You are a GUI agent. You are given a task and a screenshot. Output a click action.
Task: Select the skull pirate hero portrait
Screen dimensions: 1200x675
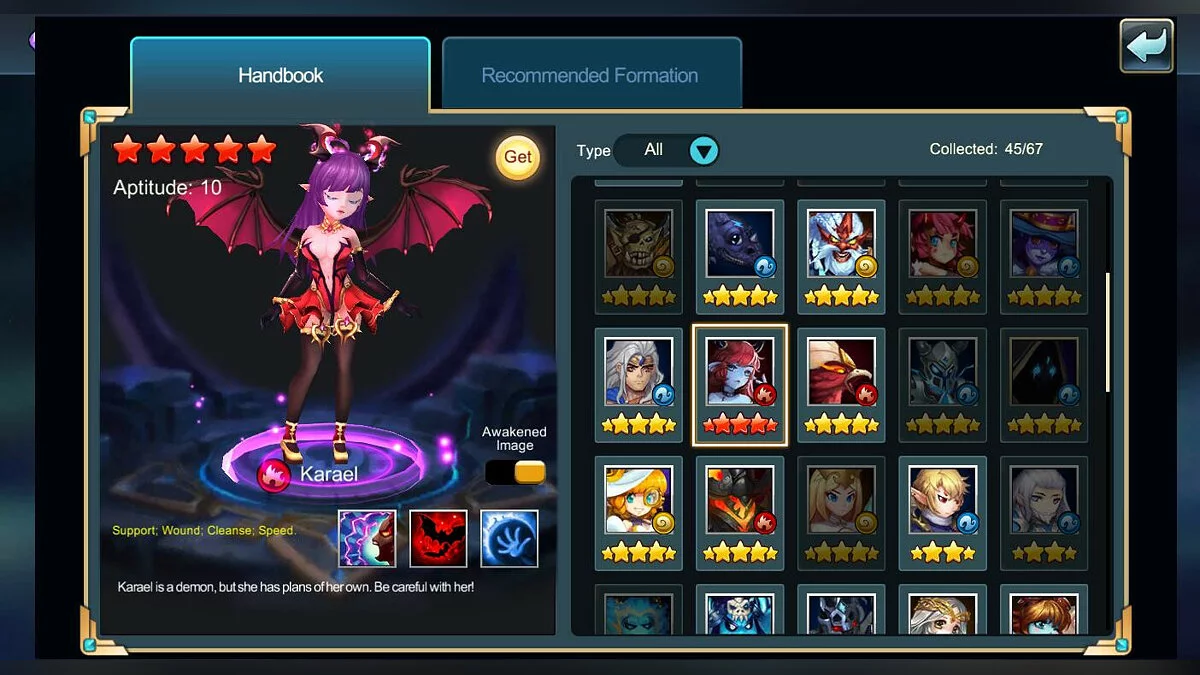(x=638, y=243)
